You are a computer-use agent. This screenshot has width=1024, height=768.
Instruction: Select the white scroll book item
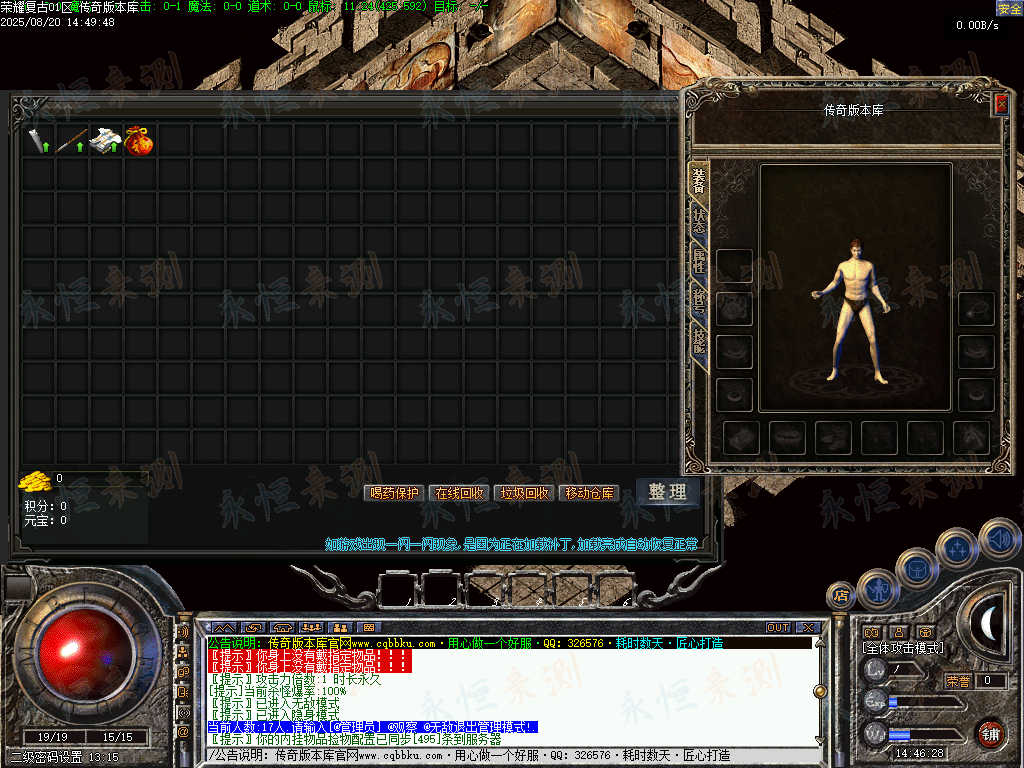pos(104,141)
